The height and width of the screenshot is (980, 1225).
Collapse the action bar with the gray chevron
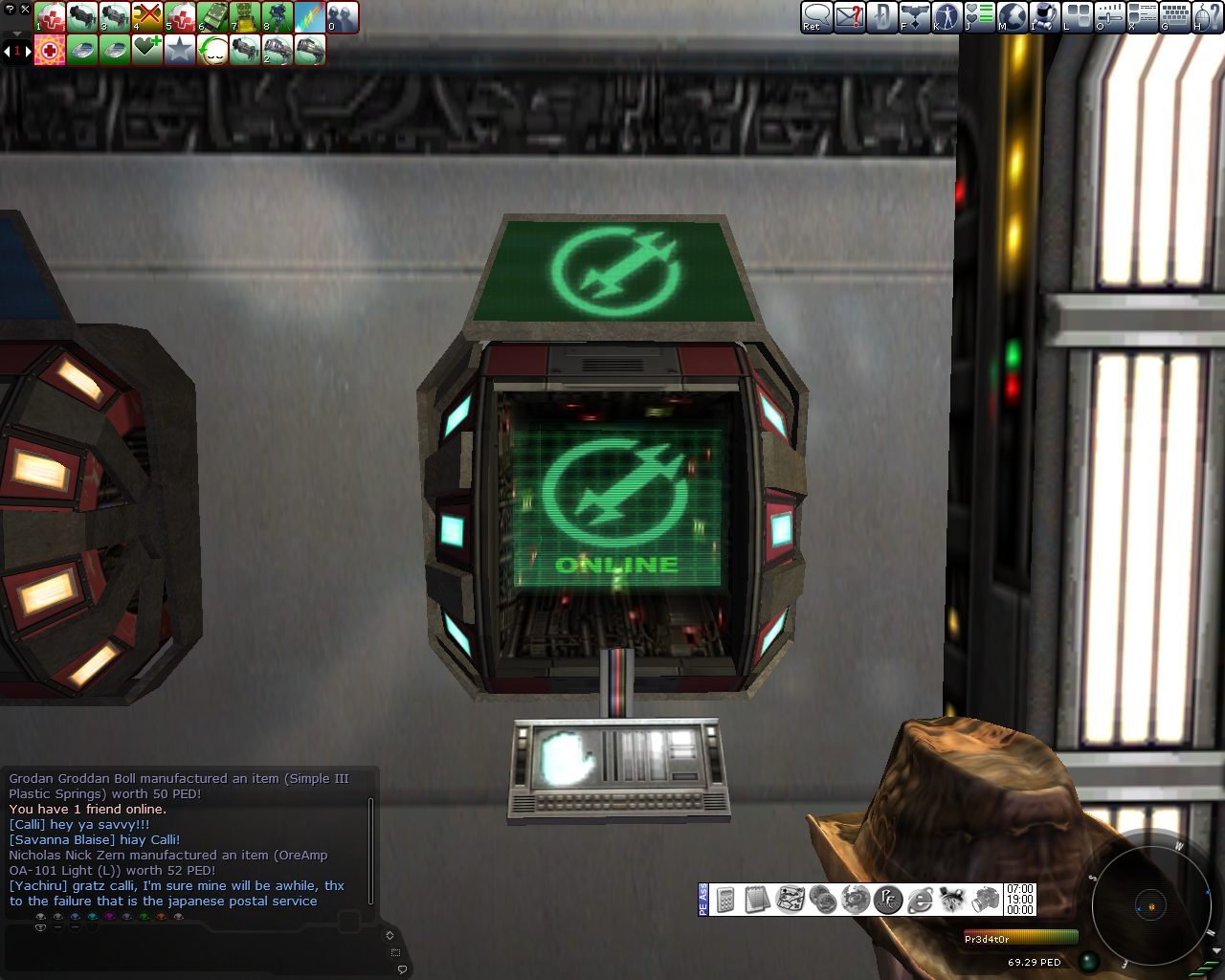tap(16, 34)
